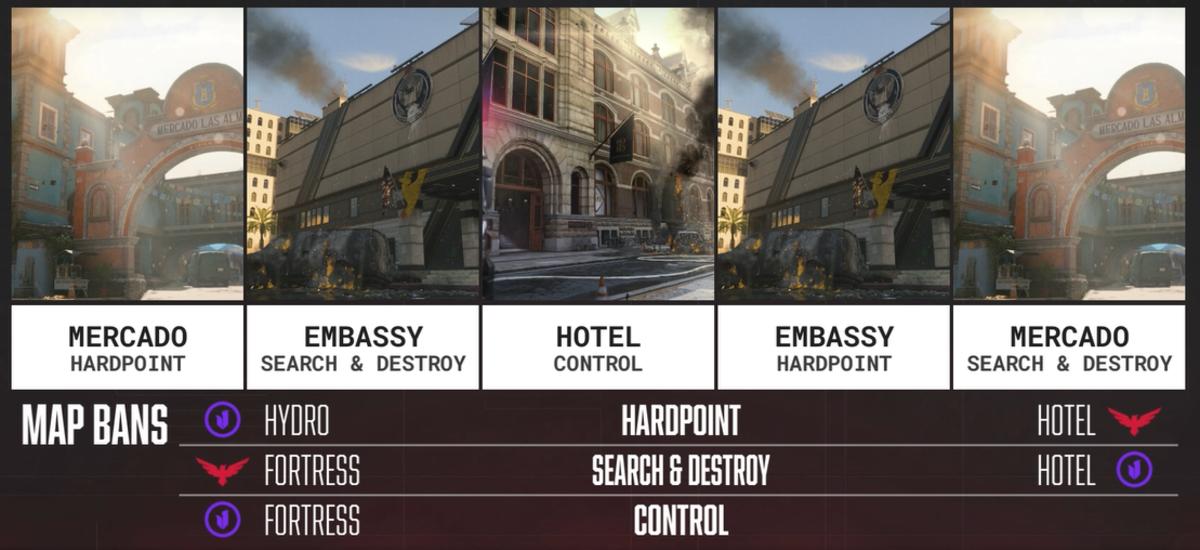Select the Mercado Search & Destroy map card
This screenshot has height=550, width=1200.
click(x=1069, y=198)
